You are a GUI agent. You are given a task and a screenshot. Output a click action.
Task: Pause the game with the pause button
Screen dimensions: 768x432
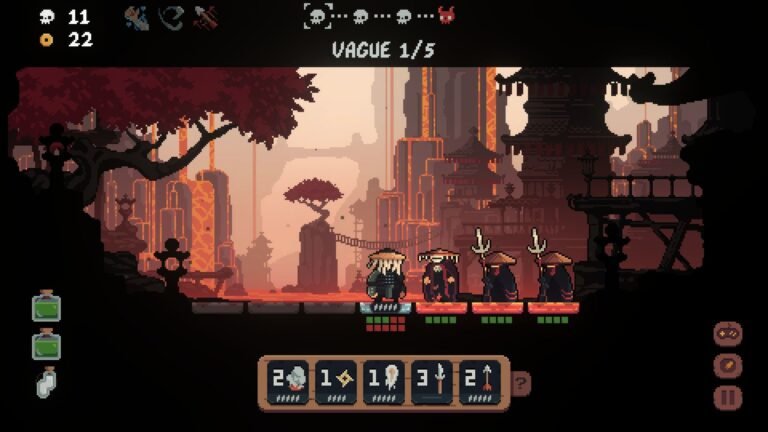tap(728, 397)
